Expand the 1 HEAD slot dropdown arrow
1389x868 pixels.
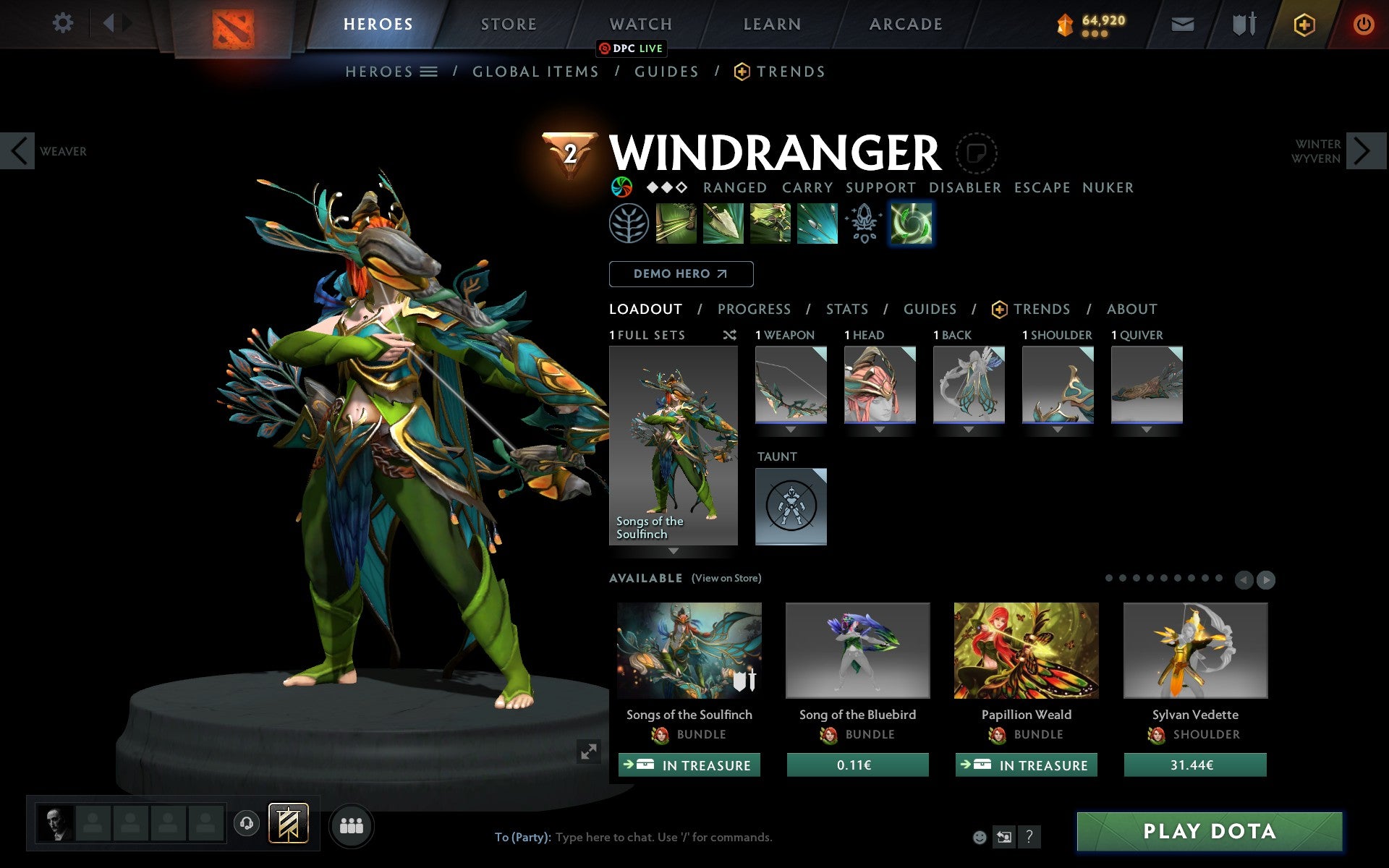880,427
